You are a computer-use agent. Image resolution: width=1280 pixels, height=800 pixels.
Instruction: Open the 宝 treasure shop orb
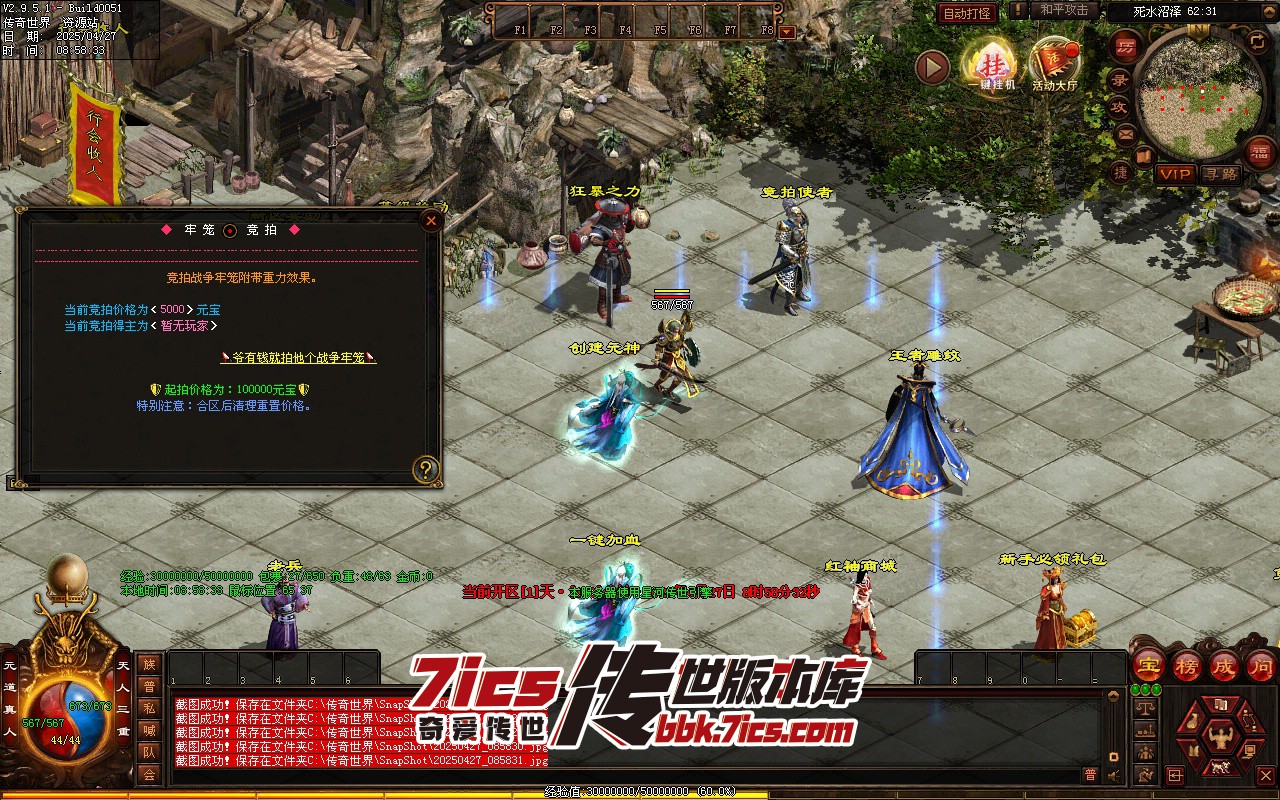click(x=1148, y=665)
